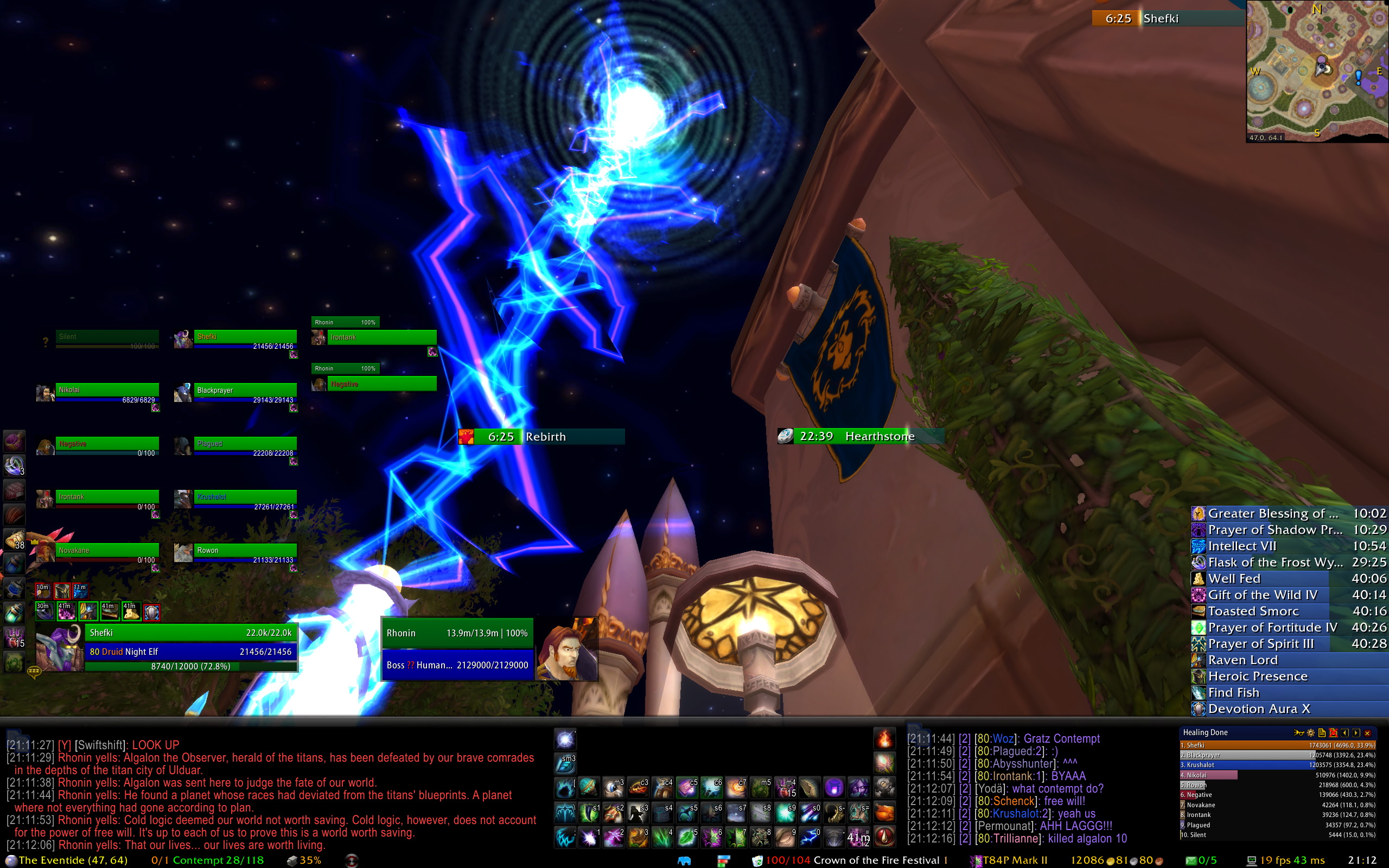Show previous segment in Healing Done meter
The image size is (1389, 868).
click(1345, 732)
